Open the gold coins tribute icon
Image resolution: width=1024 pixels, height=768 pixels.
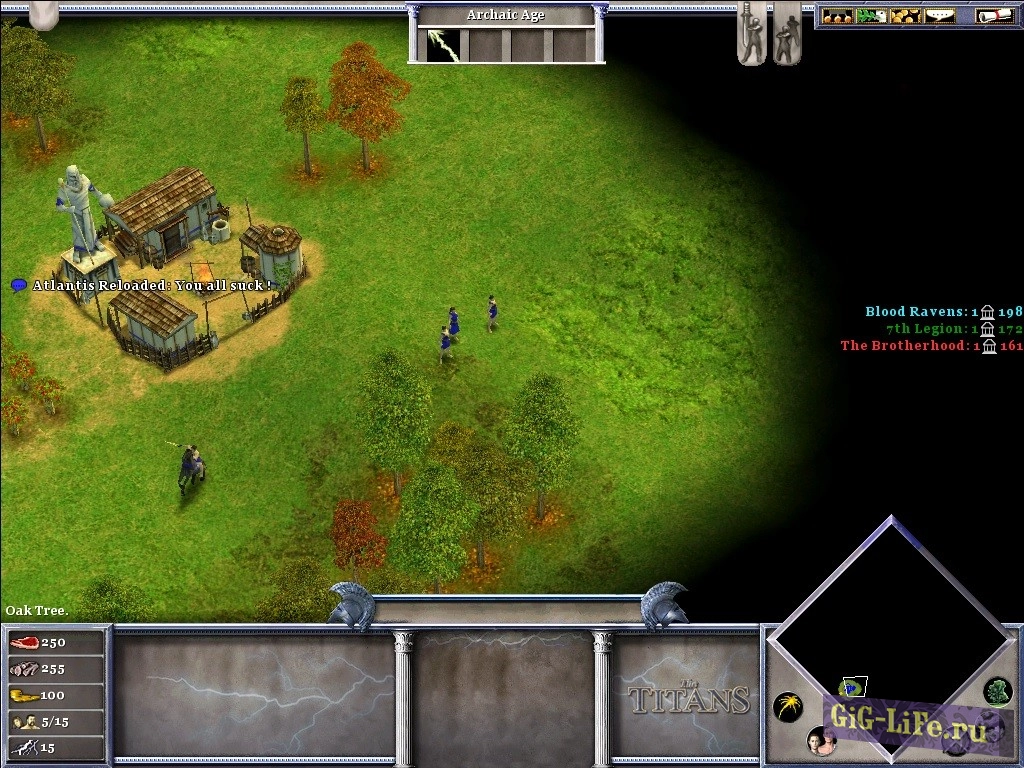pyautogui.click(x=905, y=16)
